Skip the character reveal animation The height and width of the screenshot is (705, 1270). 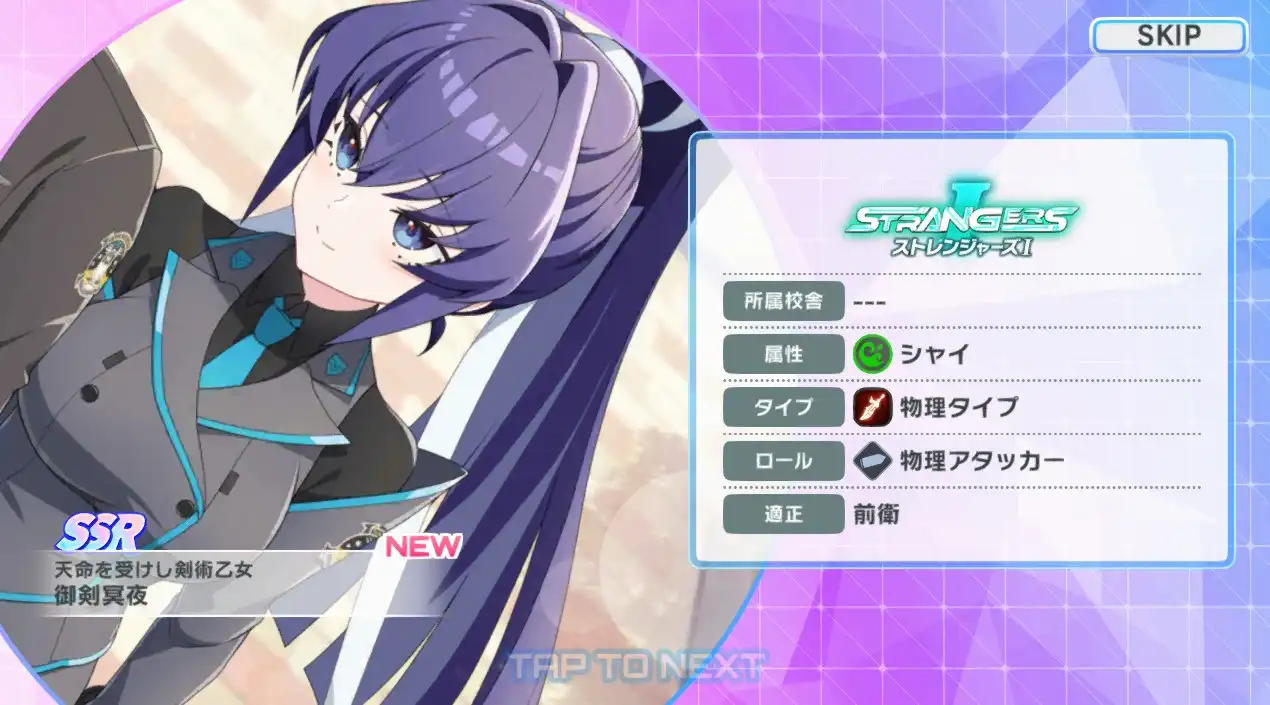(1168, 37)
